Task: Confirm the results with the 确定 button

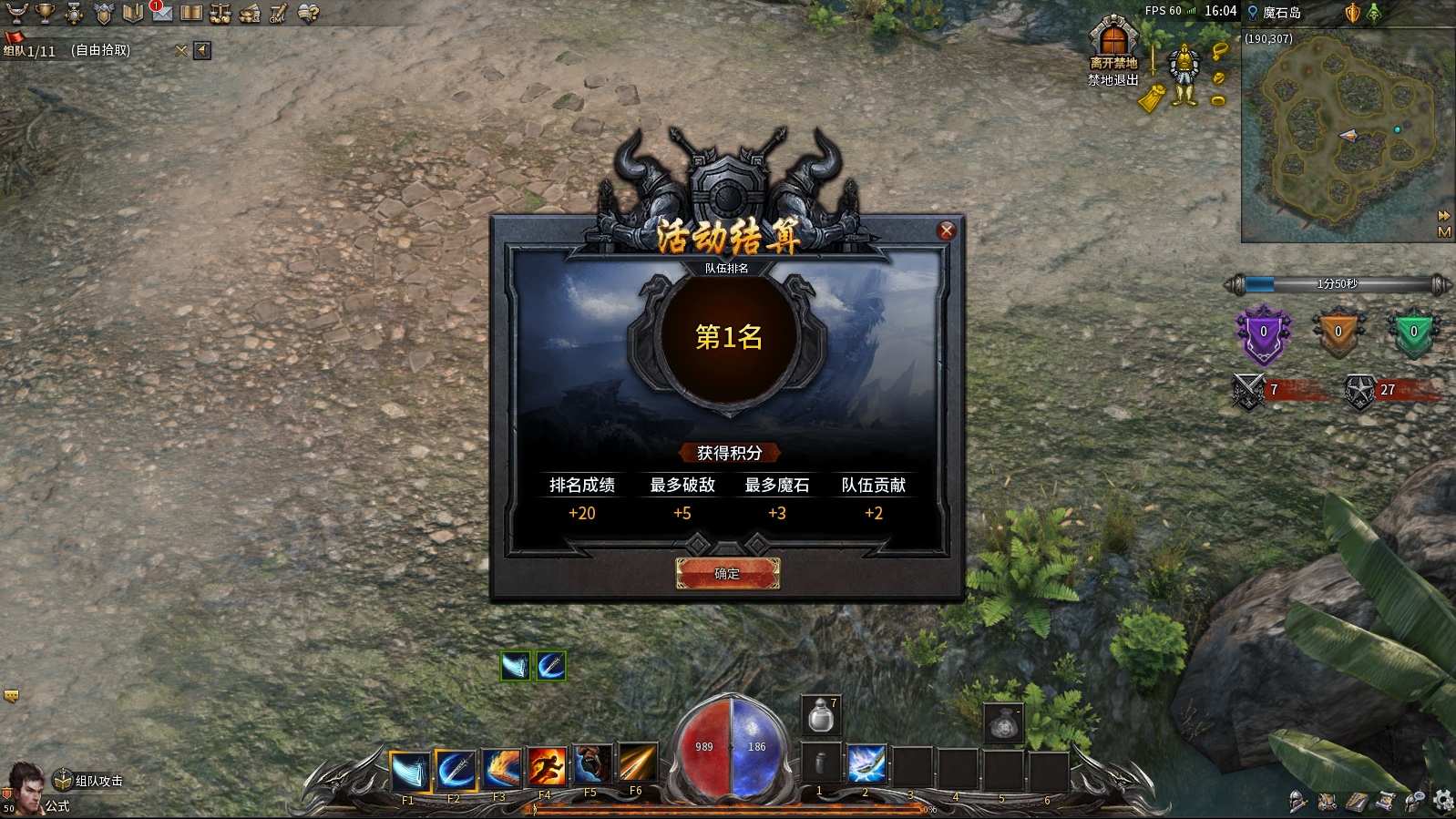Action: point(727,573)
